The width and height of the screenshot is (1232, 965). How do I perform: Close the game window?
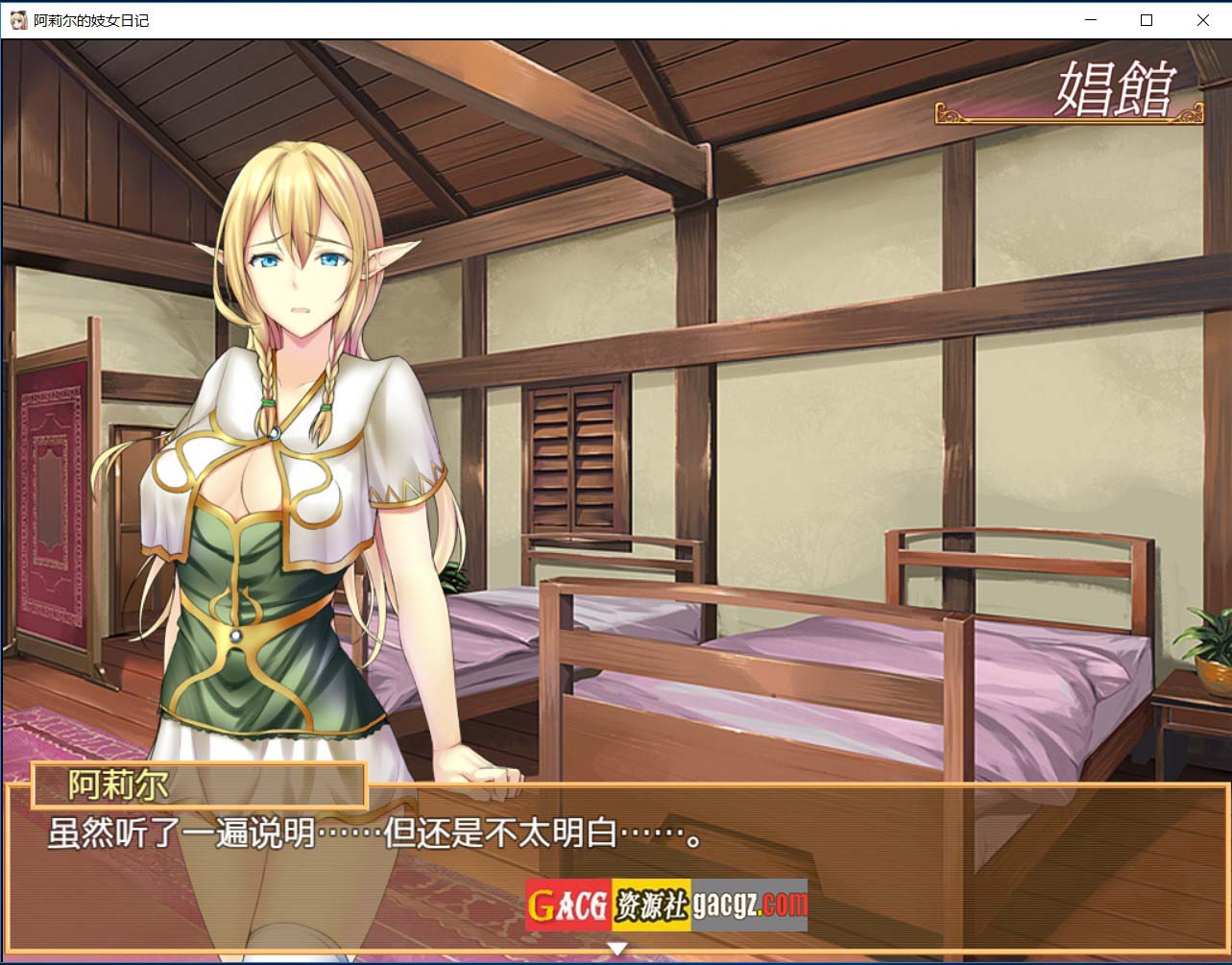1202,20
